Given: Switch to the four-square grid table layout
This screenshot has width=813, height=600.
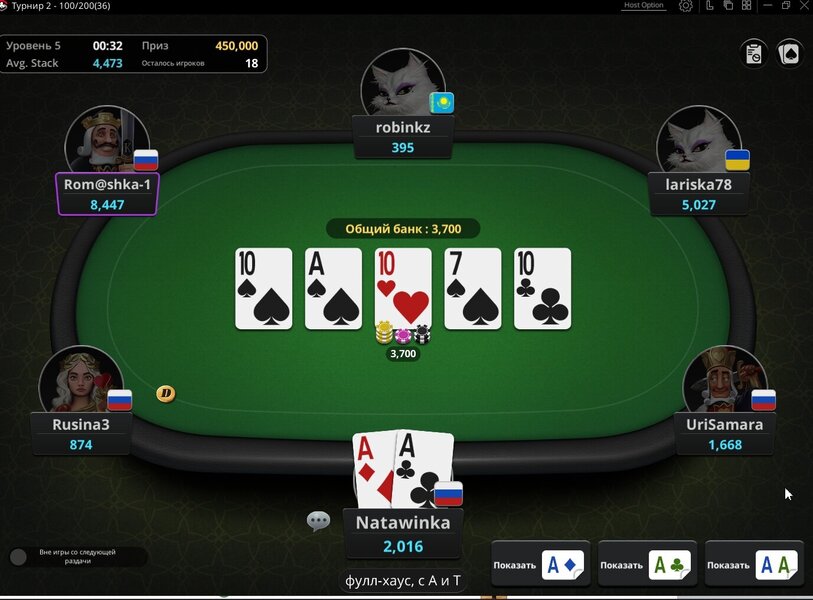Looking at the screenshot, I should point(747,6).
